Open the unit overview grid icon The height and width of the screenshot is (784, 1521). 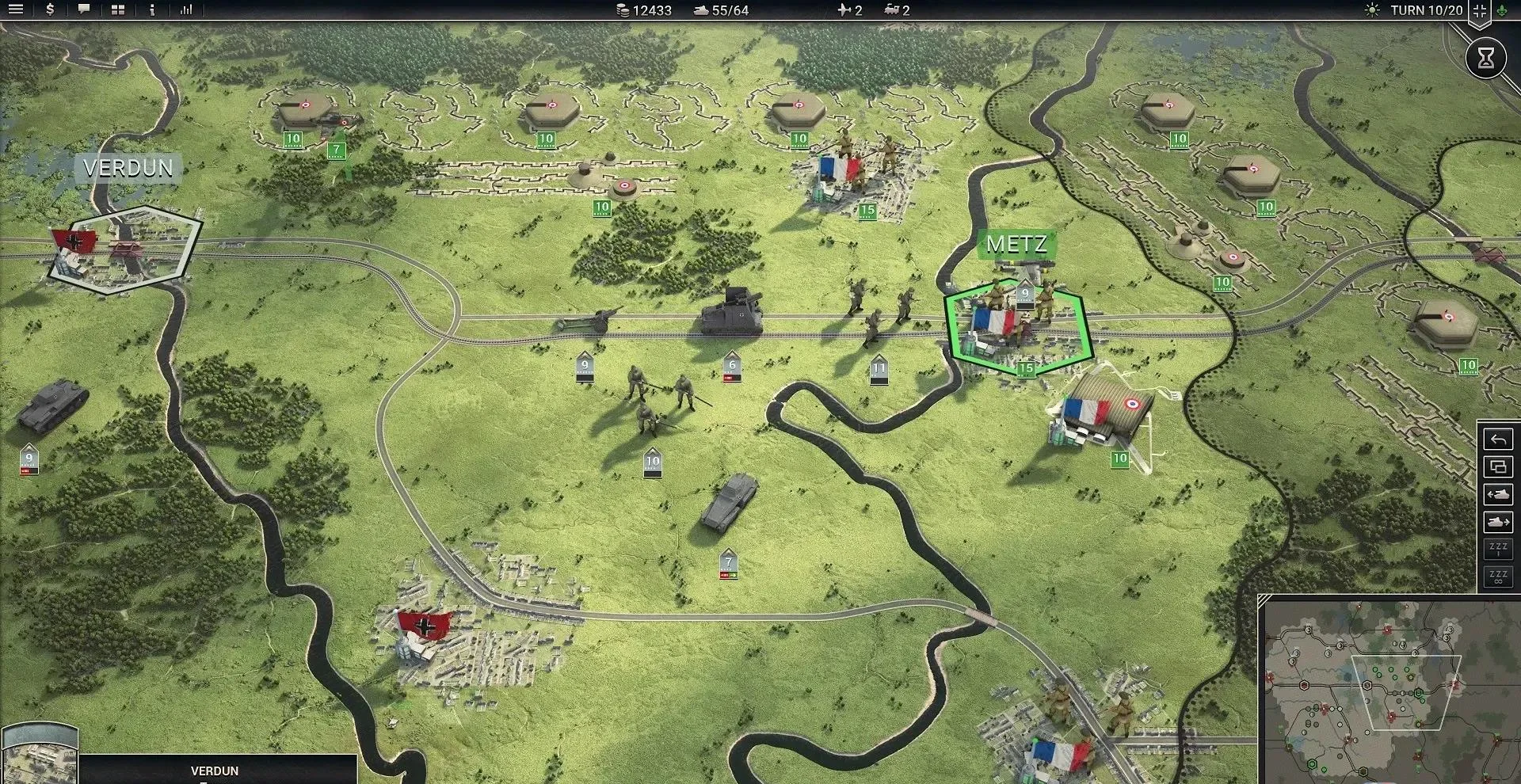pyautogui.click(x=118, y=10)
